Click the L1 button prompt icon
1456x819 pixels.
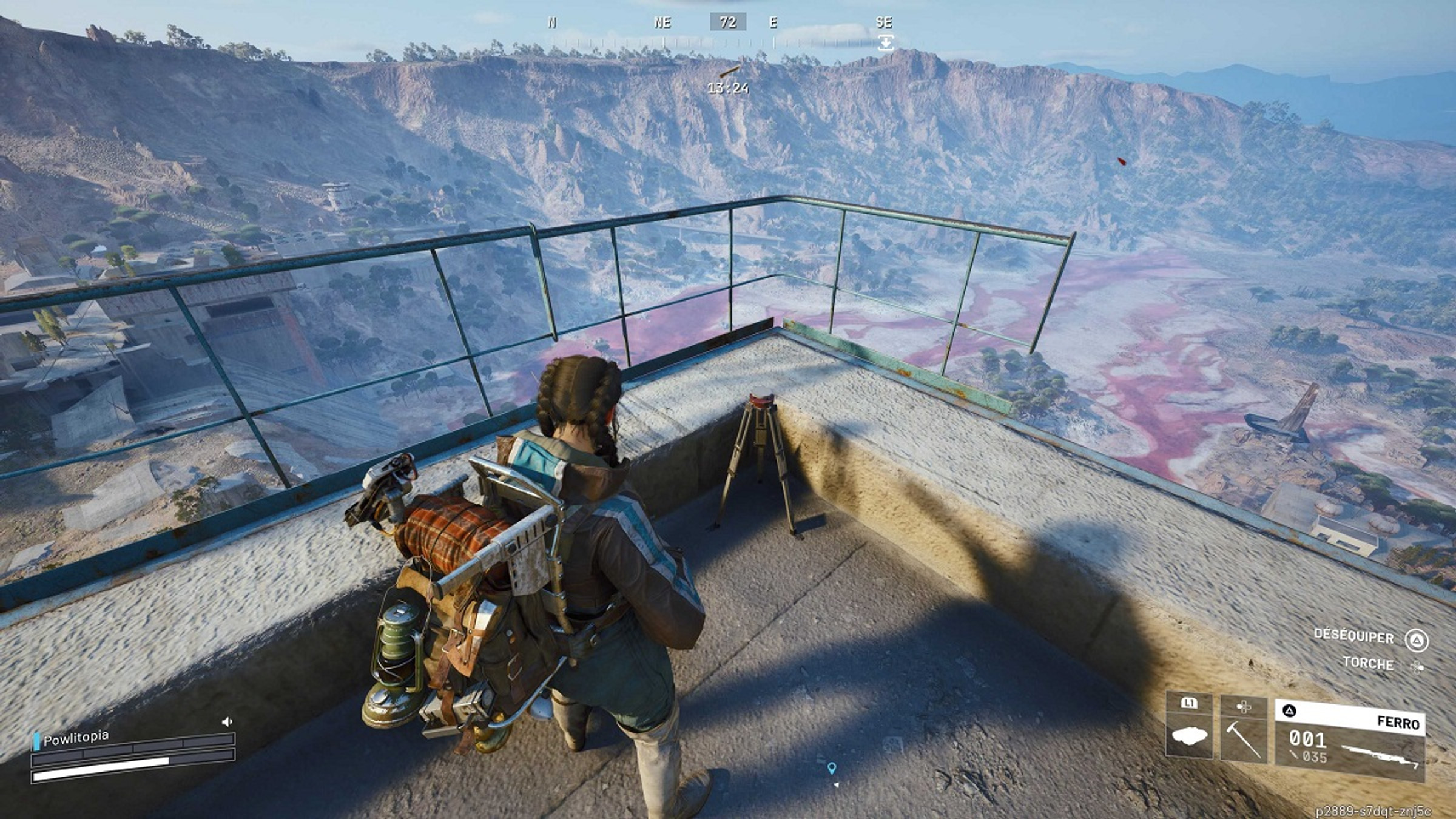[x=1190, y=703]
